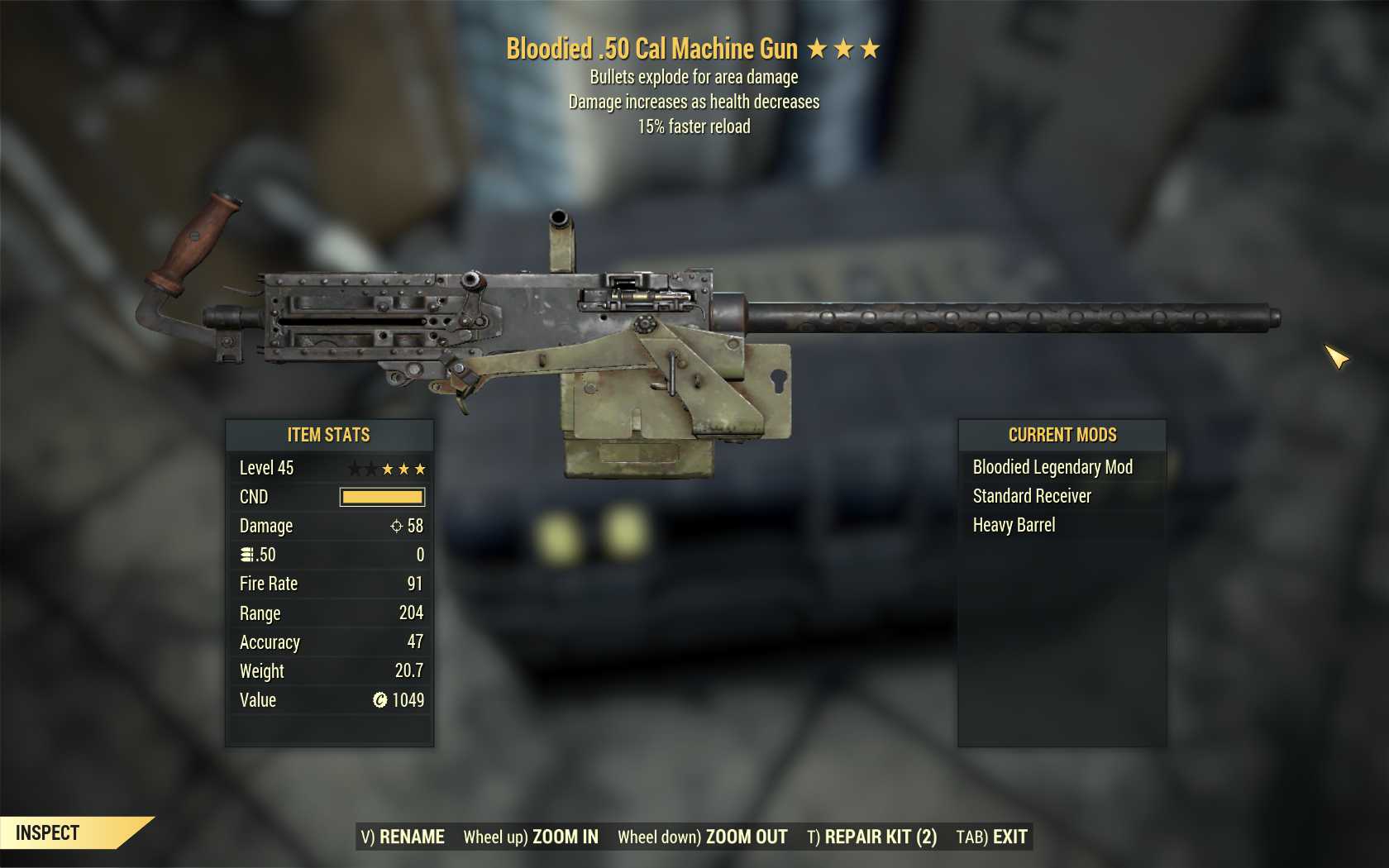
Task: Select the TAB) EXIT menu option
Action: pos(990,837)
